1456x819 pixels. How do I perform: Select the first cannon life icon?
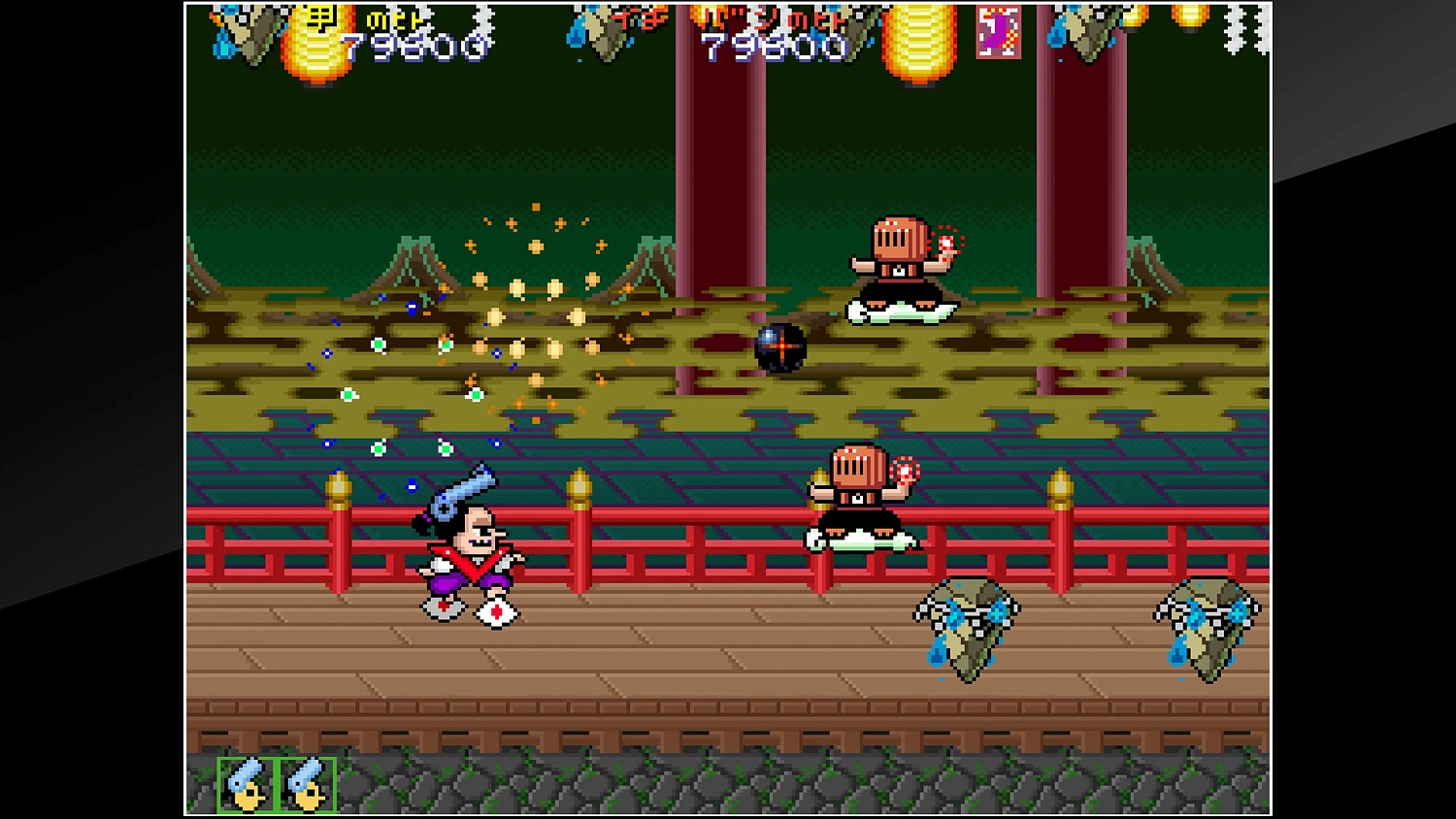[x=246, y=783]
